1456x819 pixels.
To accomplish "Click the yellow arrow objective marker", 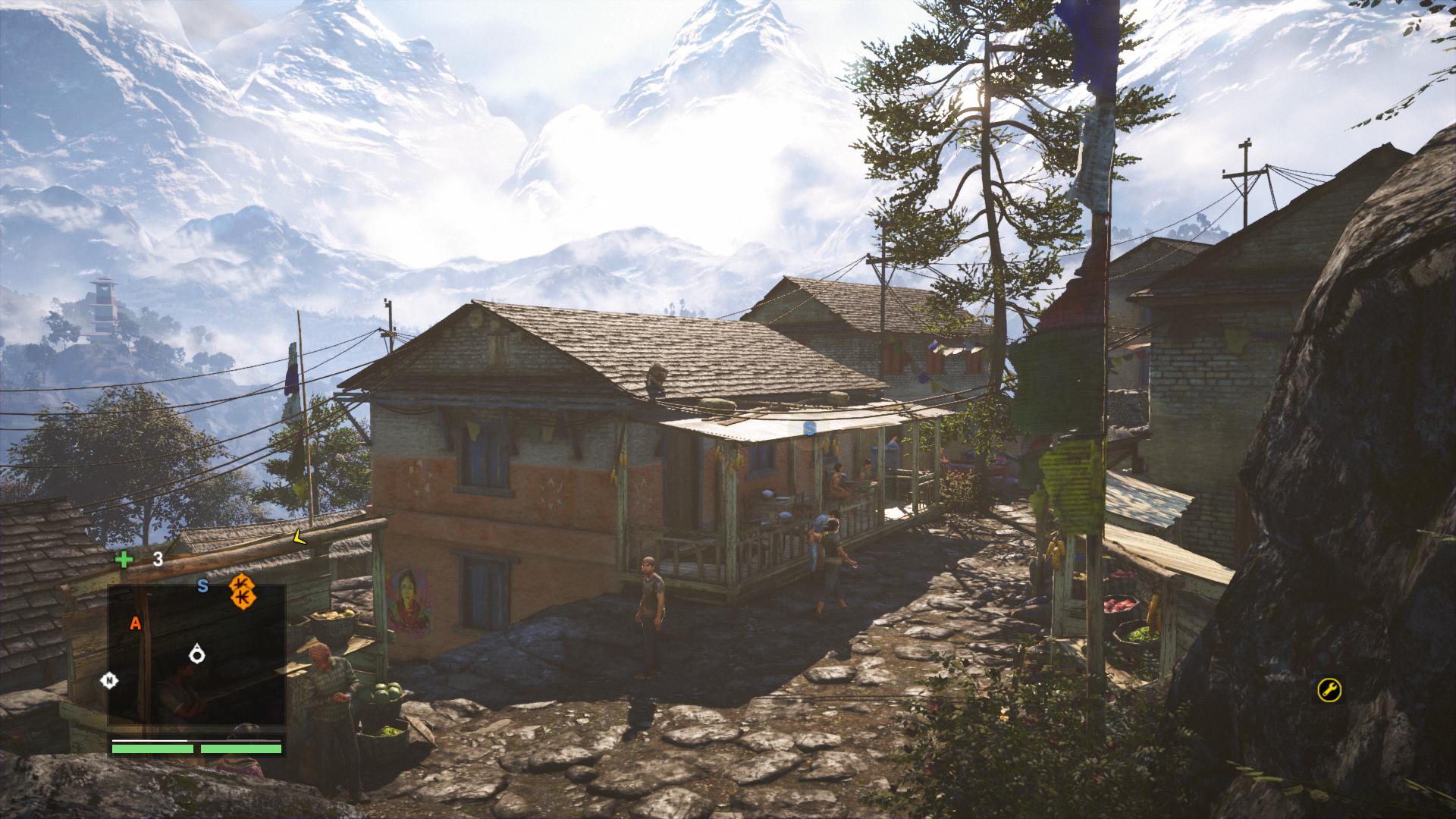I will click(299, 538).
